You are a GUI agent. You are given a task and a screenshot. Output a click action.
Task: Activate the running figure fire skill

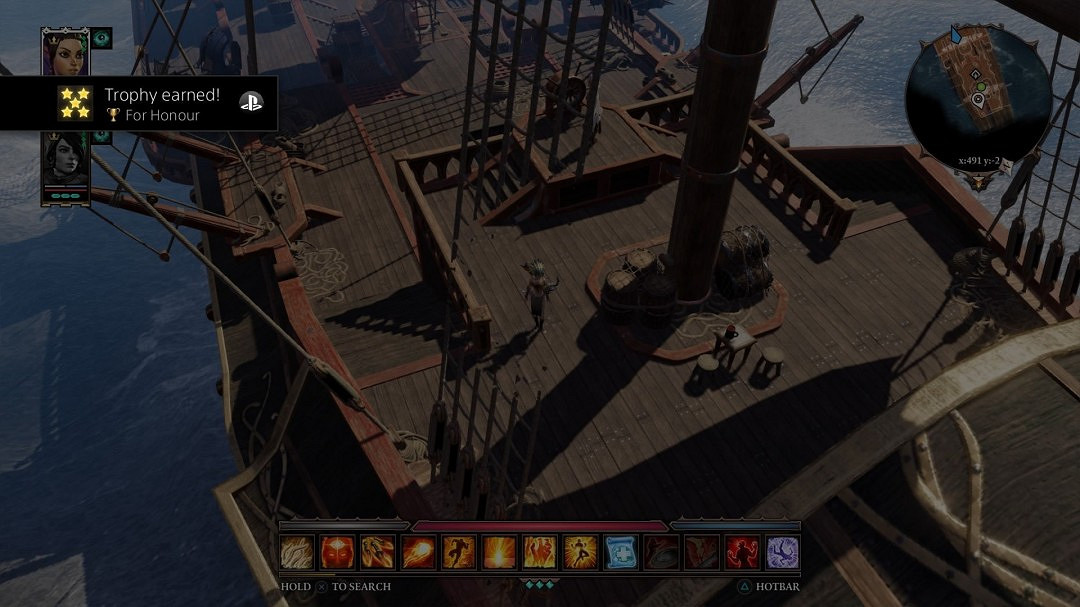459,552
